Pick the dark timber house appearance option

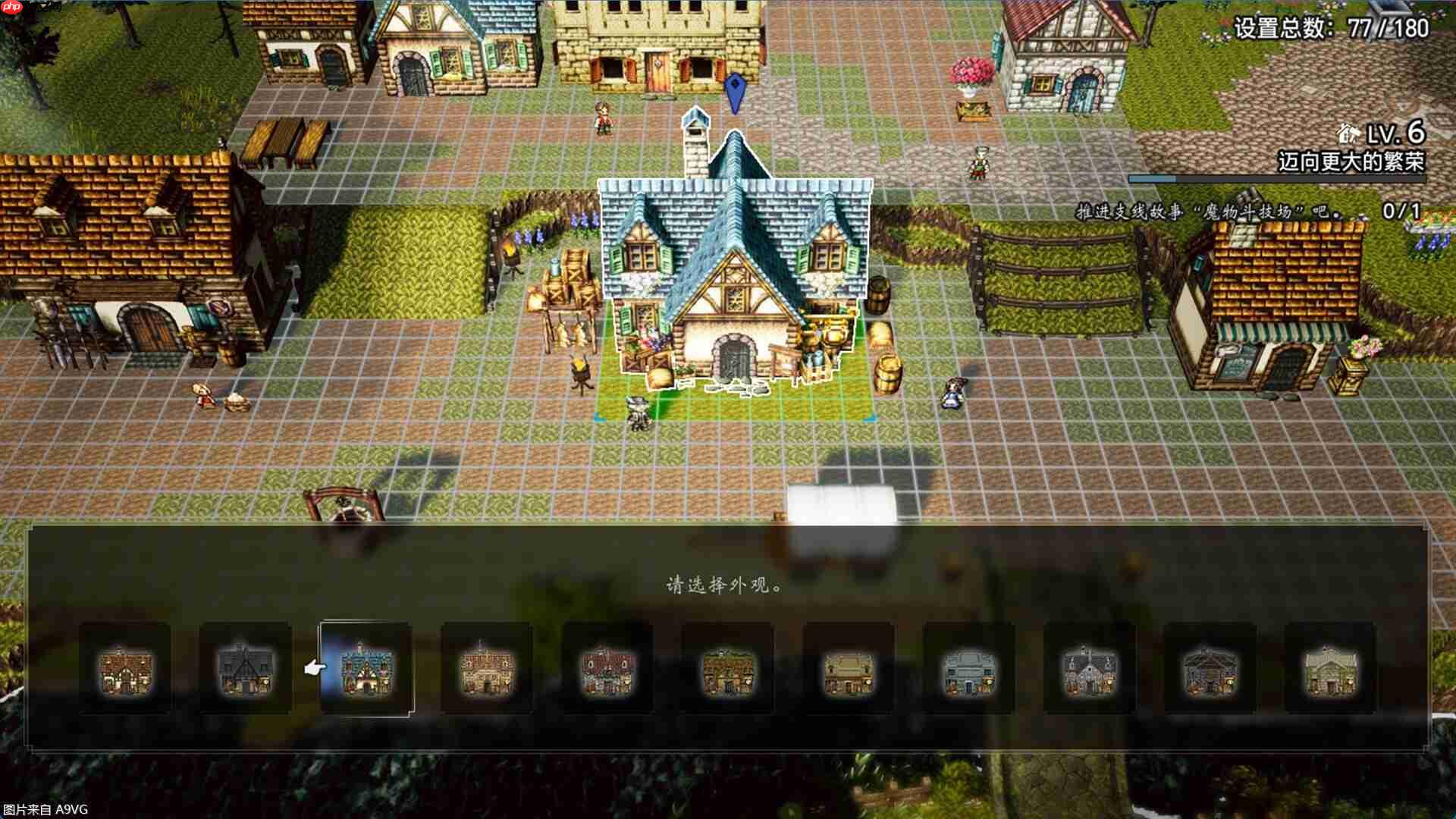pos(246,671)
